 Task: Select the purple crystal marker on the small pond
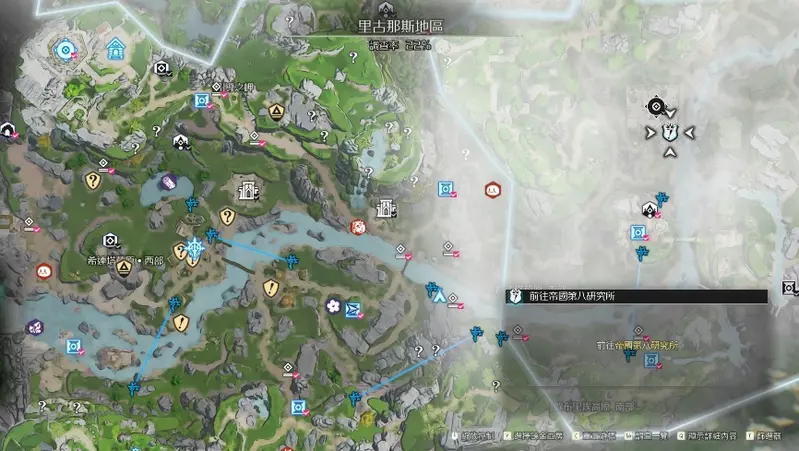pyautogui.click(x=169, y=182)
